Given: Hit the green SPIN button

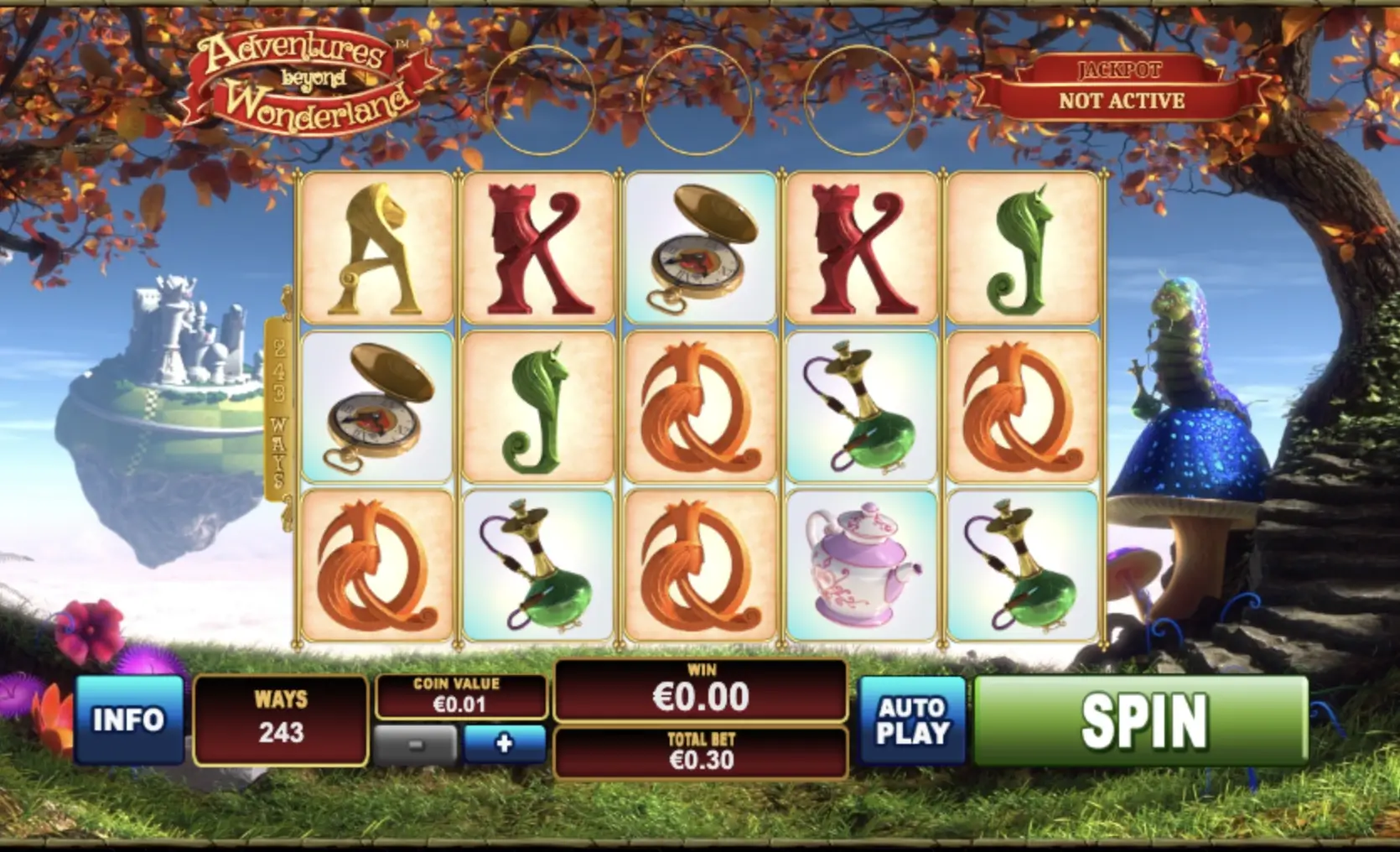Looking at the screenshot, I should click(x=1141, y=720).
